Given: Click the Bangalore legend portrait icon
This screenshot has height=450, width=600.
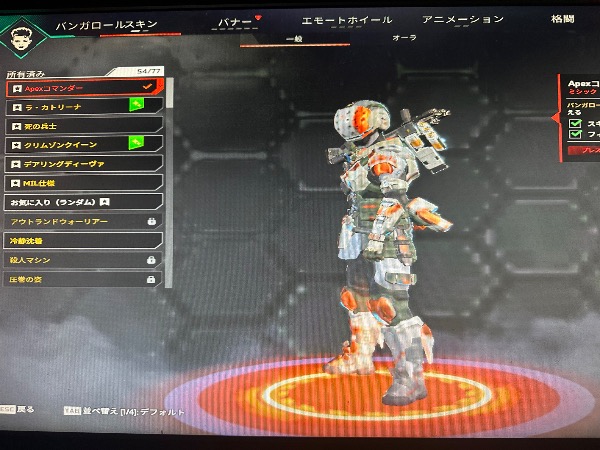Looking at the screenshot, I should (23, 35).
